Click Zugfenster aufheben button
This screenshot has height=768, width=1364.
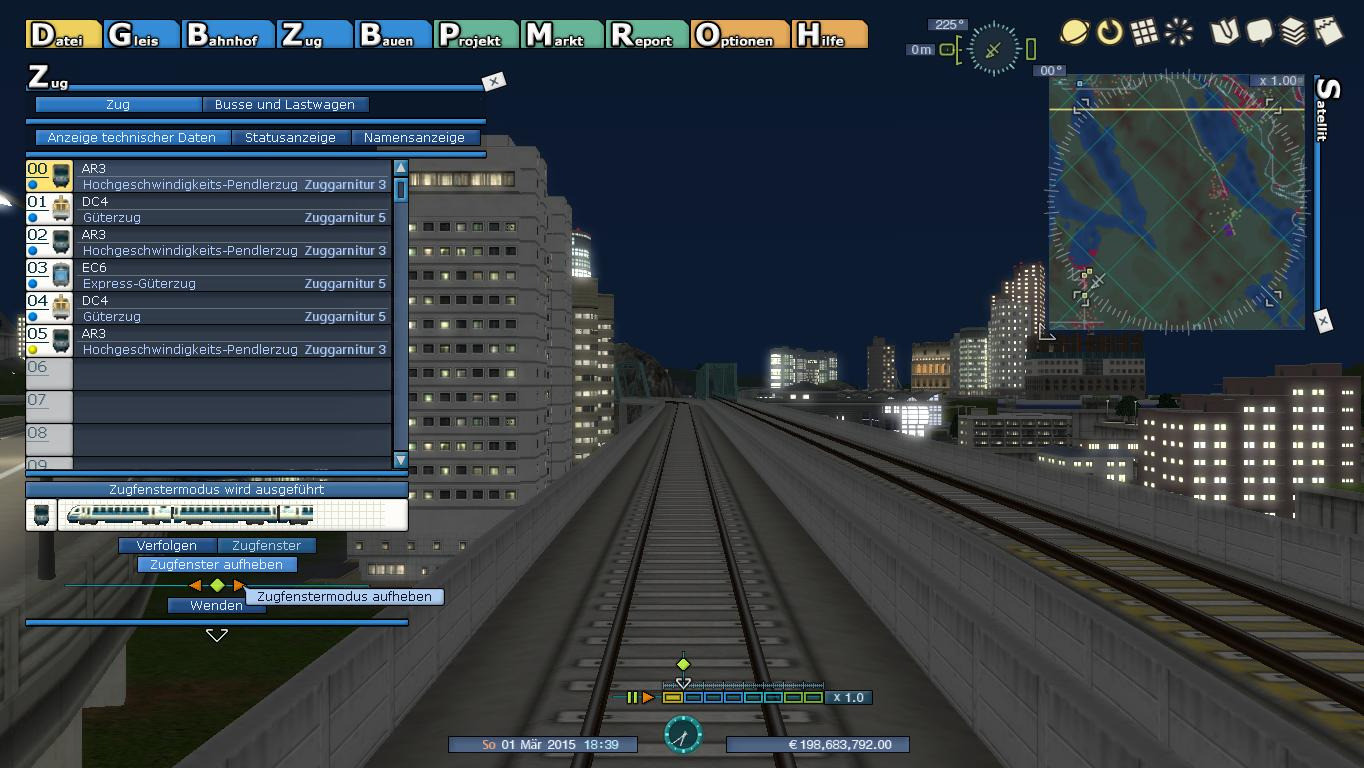pyautogui.click(x=216, y=564)
